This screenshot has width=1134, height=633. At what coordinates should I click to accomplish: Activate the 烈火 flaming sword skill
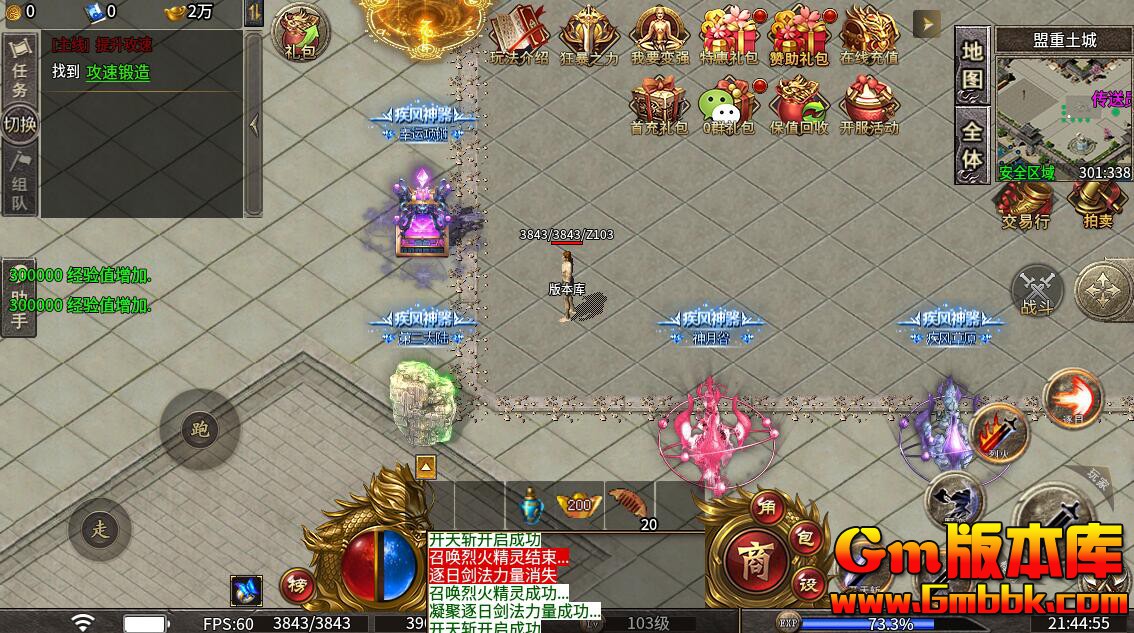[x=998, y=432]
